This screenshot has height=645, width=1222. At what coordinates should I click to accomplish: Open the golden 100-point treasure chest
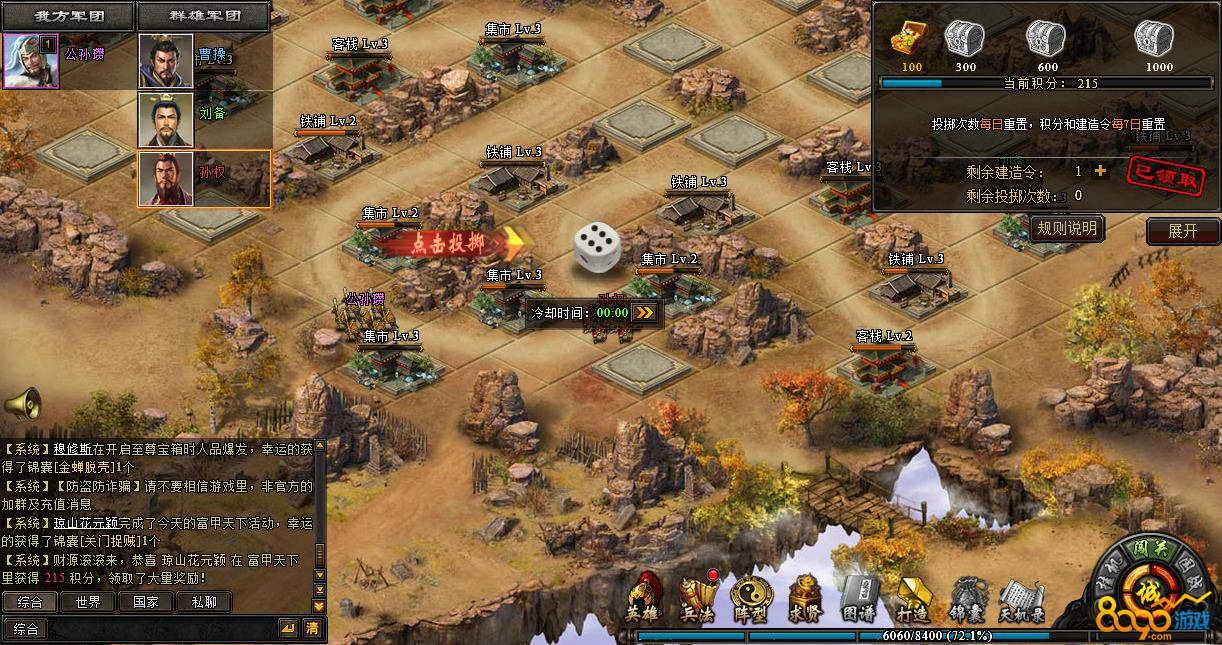[x=910, y=40]
